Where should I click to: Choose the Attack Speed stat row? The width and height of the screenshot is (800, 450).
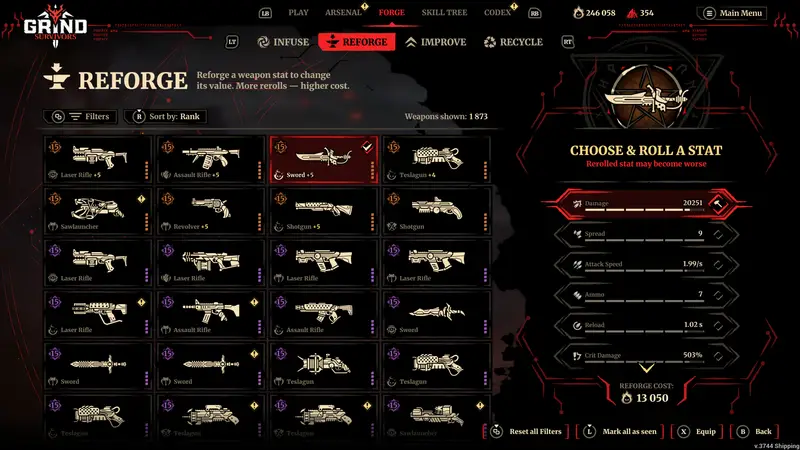640,264
